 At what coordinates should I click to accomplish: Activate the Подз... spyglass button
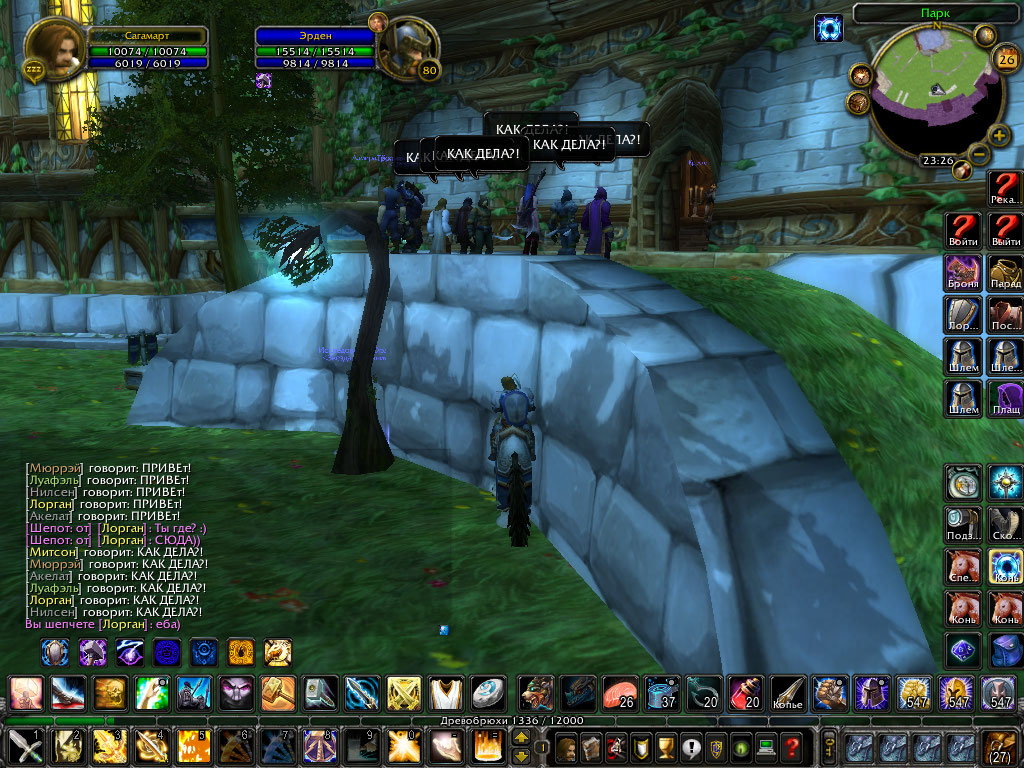tap(963, 524)
